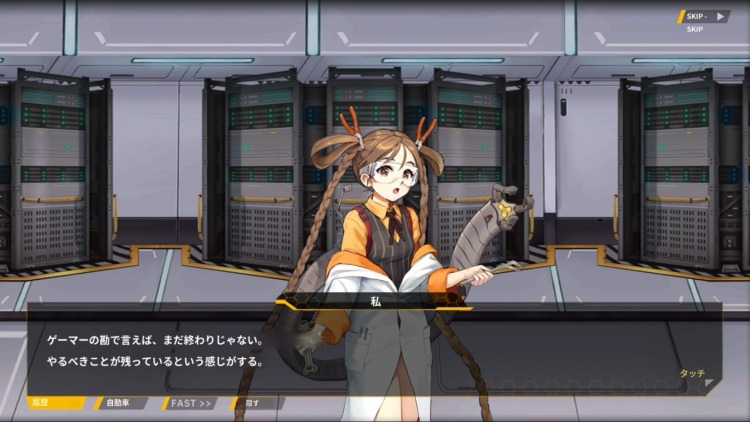The image size is (750, 422).
Task: Tap the タッチ prompt to continue dialogue
Action: (692, 373)
